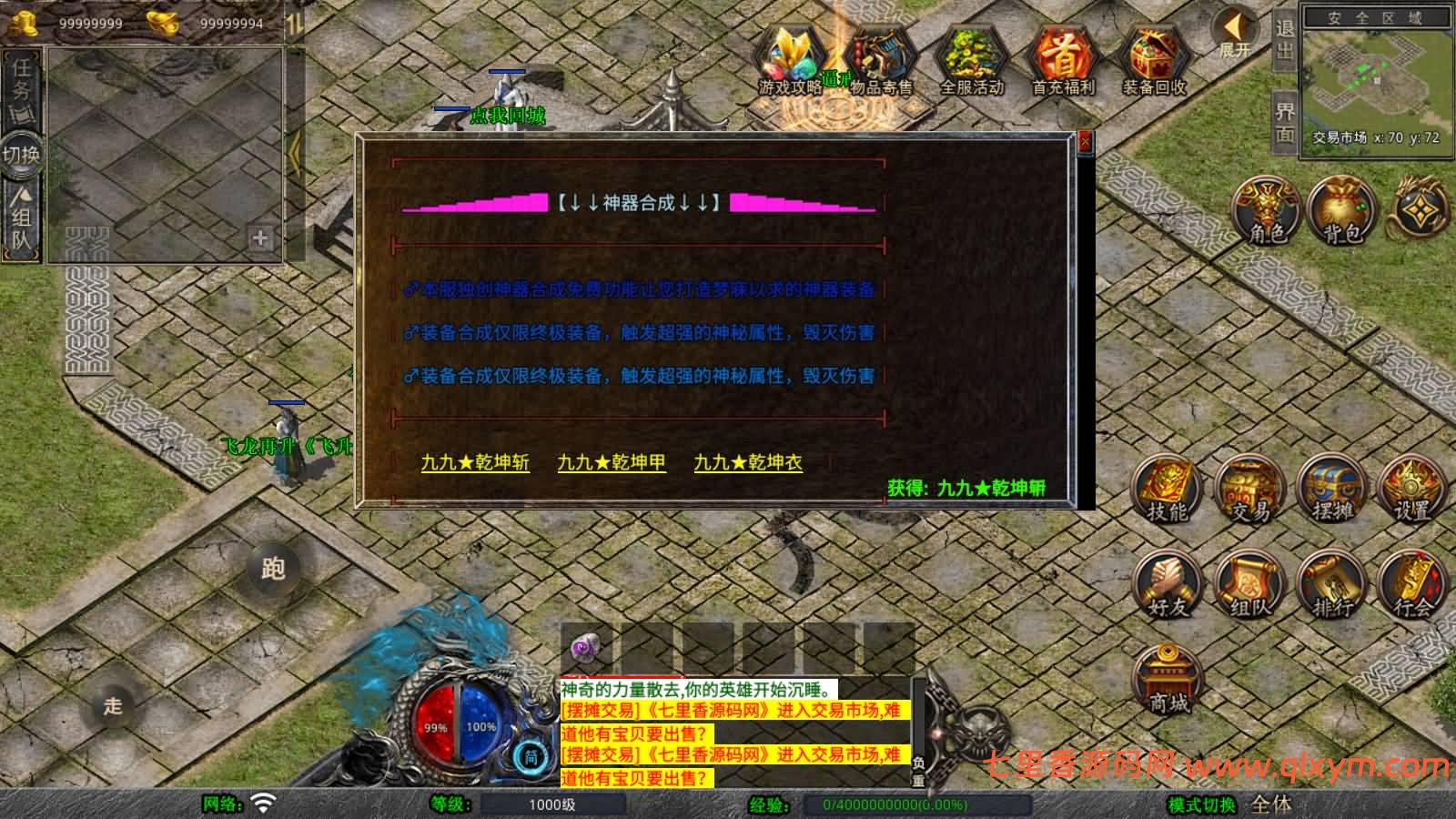Enable 走 walk movement mode
The image size is (1456, 819).
[x=113, y=703]
